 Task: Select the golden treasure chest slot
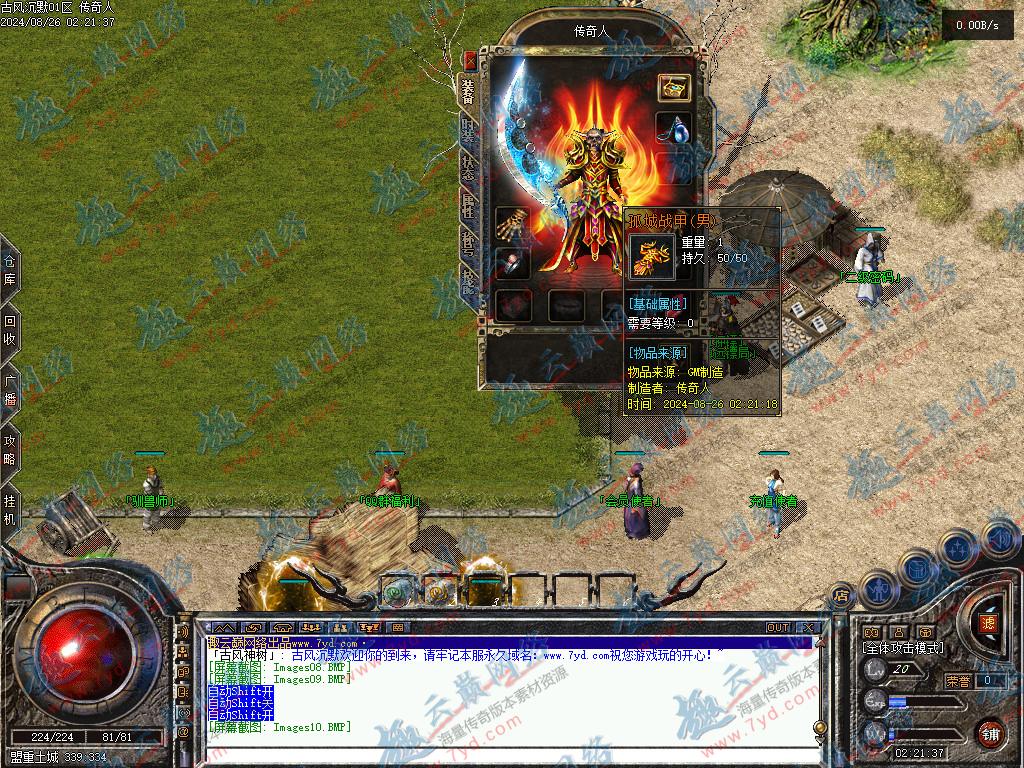pyautogui.click(x=673, y=87)
